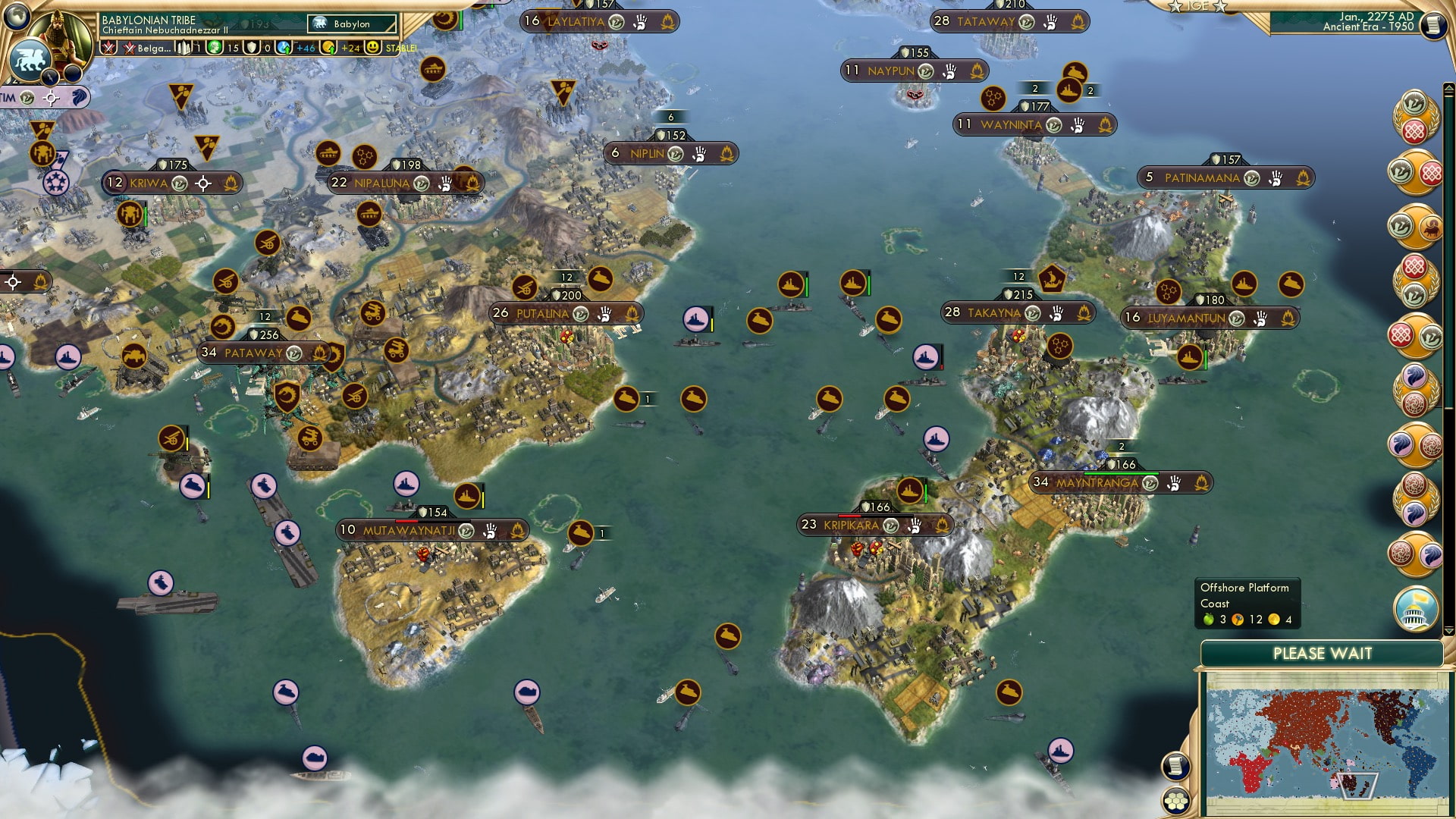Toggle the hex grid overlay next to the minimap
This screenshot has width=1456, height=819.
click(x=1176, y=800)
